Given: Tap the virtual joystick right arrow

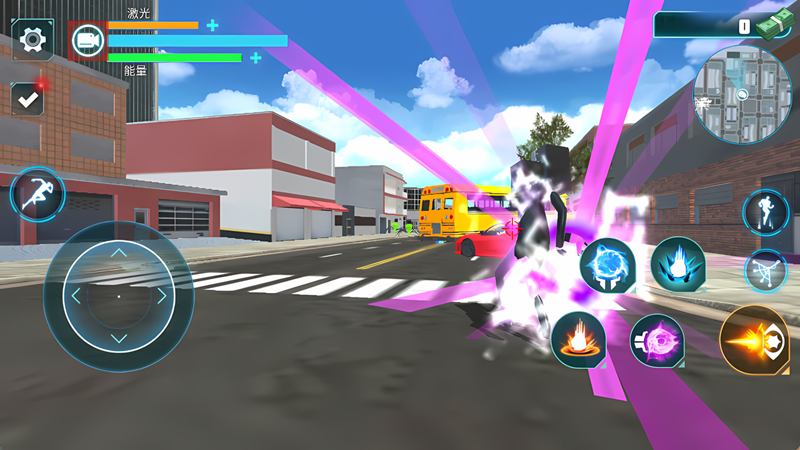Looking at the screenshot, I should click(161, 296).
